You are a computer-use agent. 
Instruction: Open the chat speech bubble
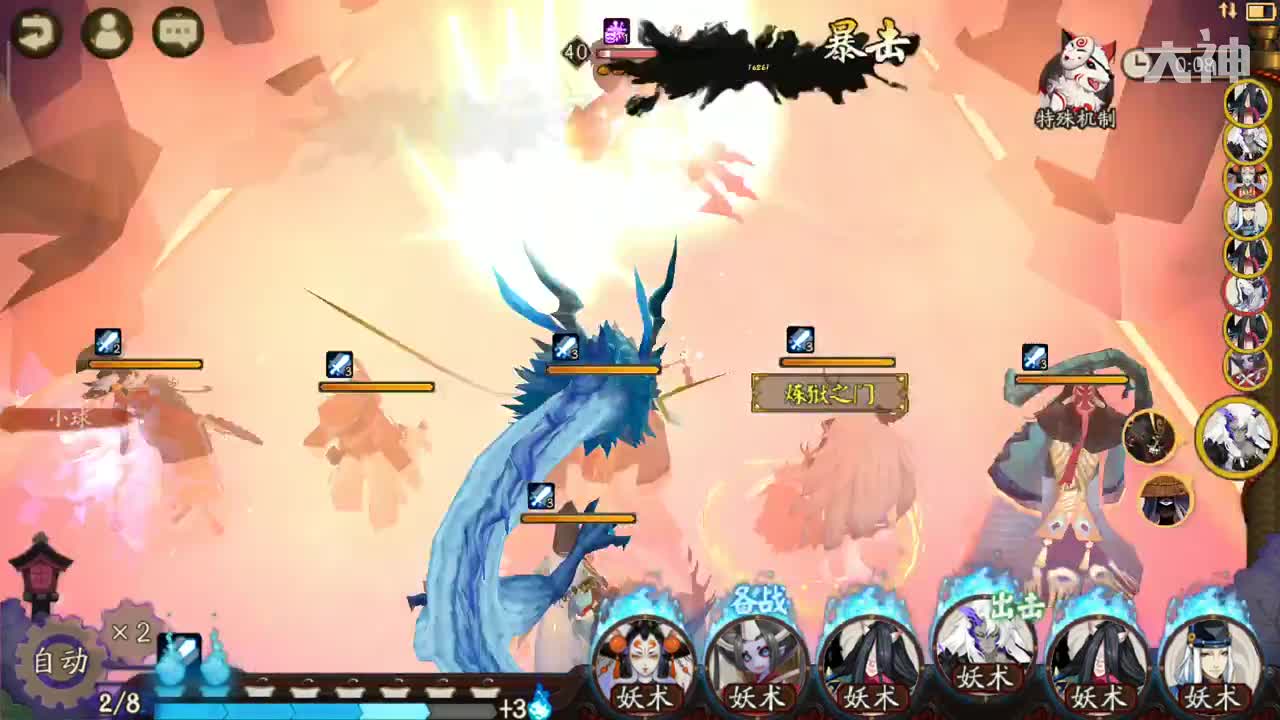178,33
